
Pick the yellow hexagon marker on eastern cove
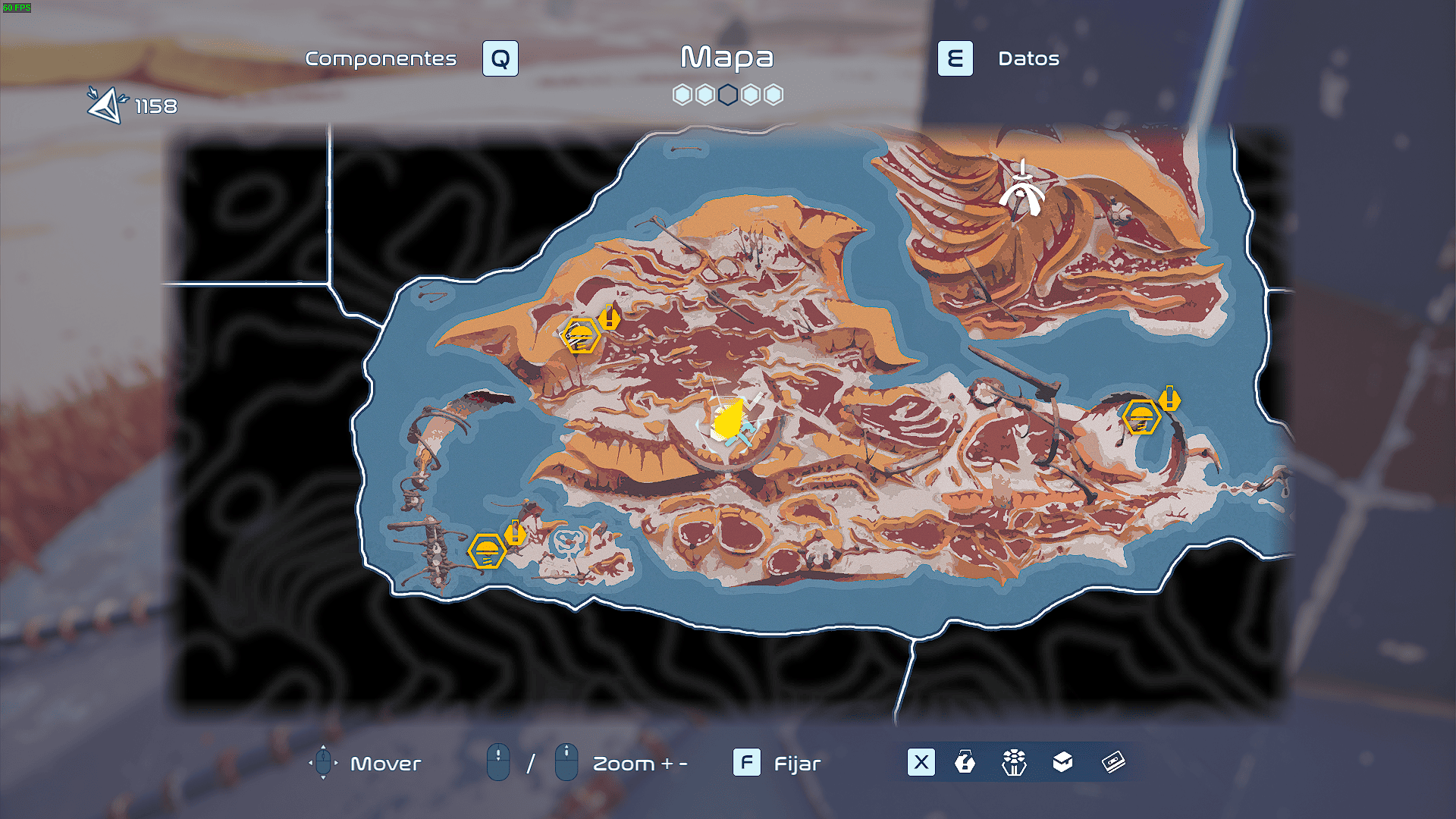(x=1141, y=416)
